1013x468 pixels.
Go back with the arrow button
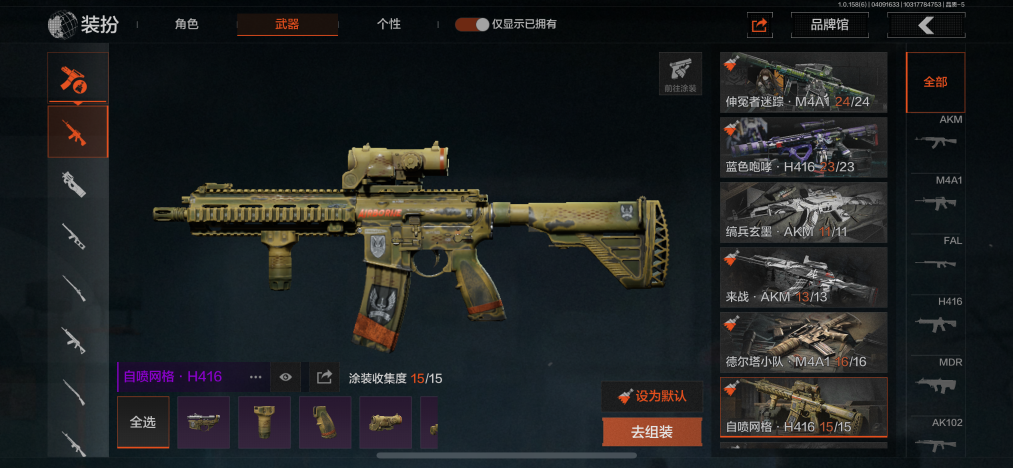pos(926,25)
